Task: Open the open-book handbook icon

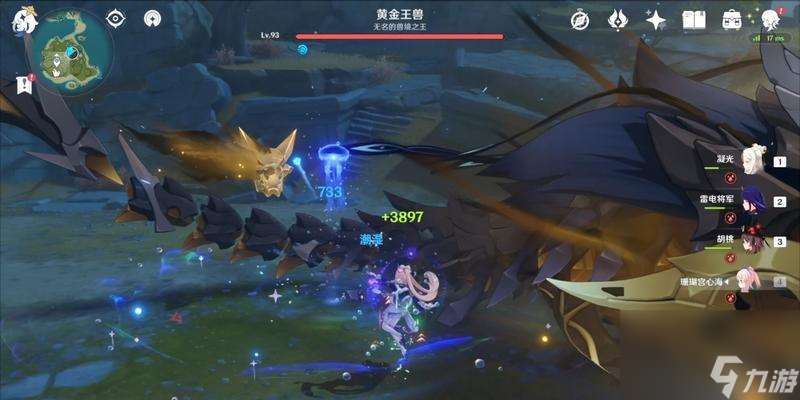Action: (x=694, y=19)
